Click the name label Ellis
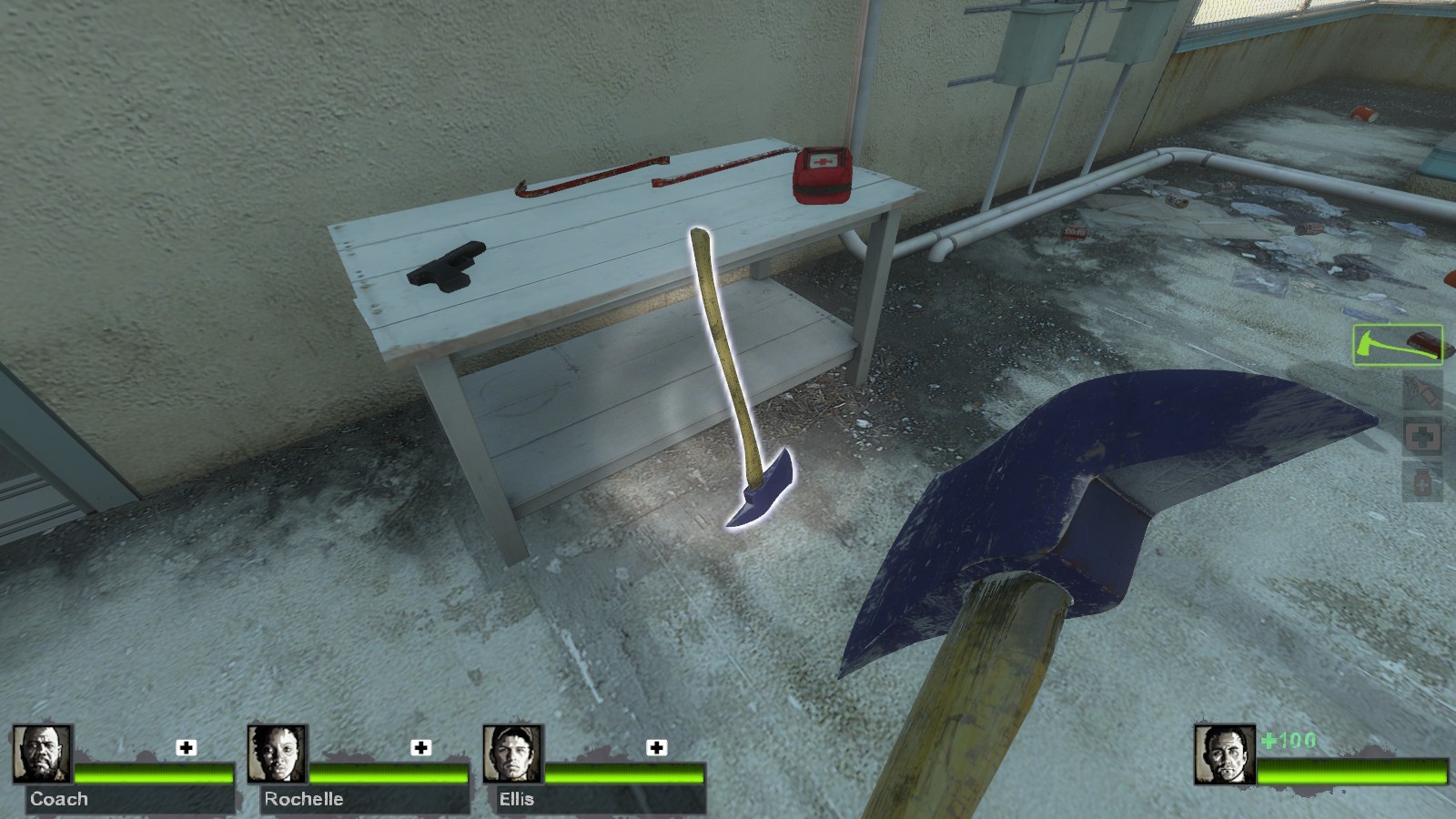 tap(516, 800)
